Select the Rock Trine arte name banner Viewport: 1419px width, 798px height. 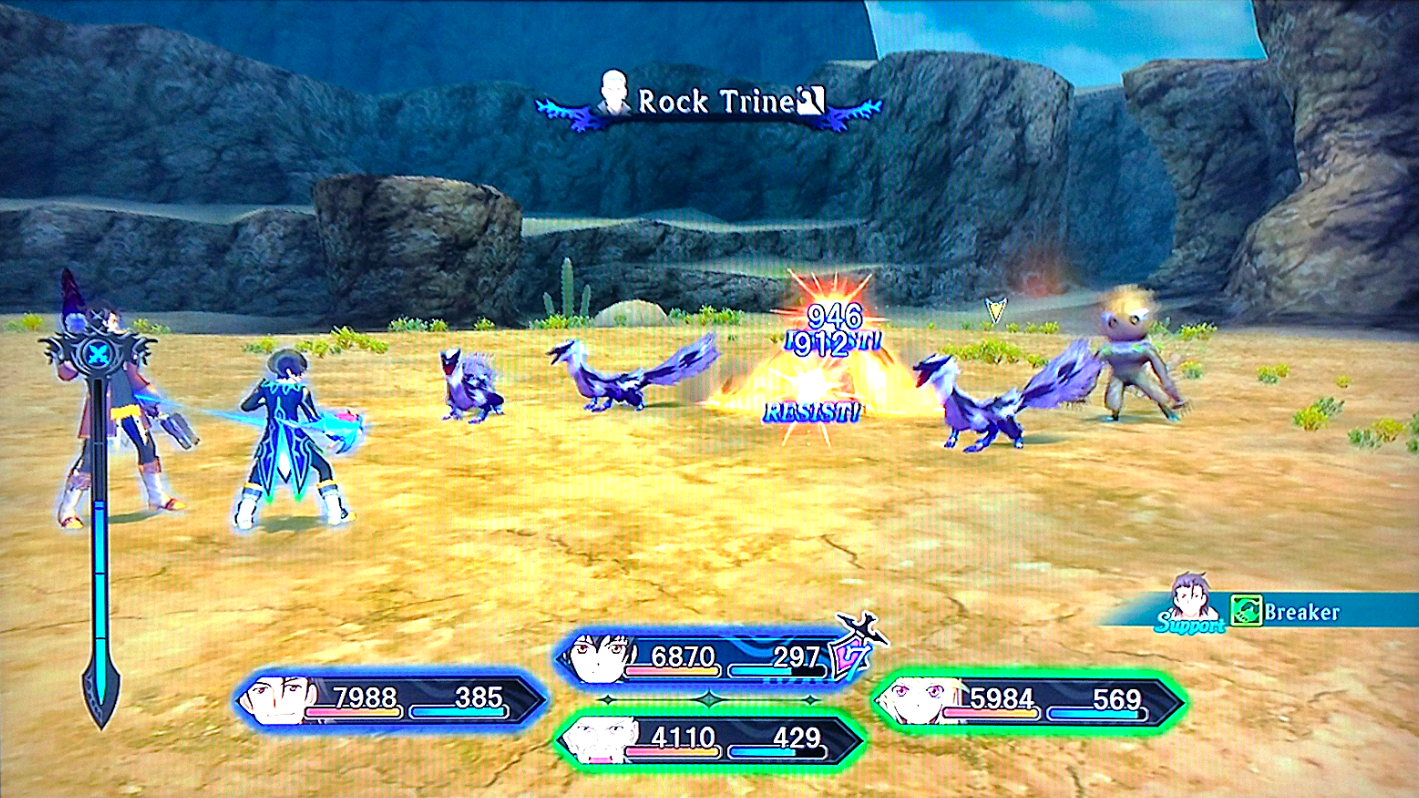click(x=708, y=103)
